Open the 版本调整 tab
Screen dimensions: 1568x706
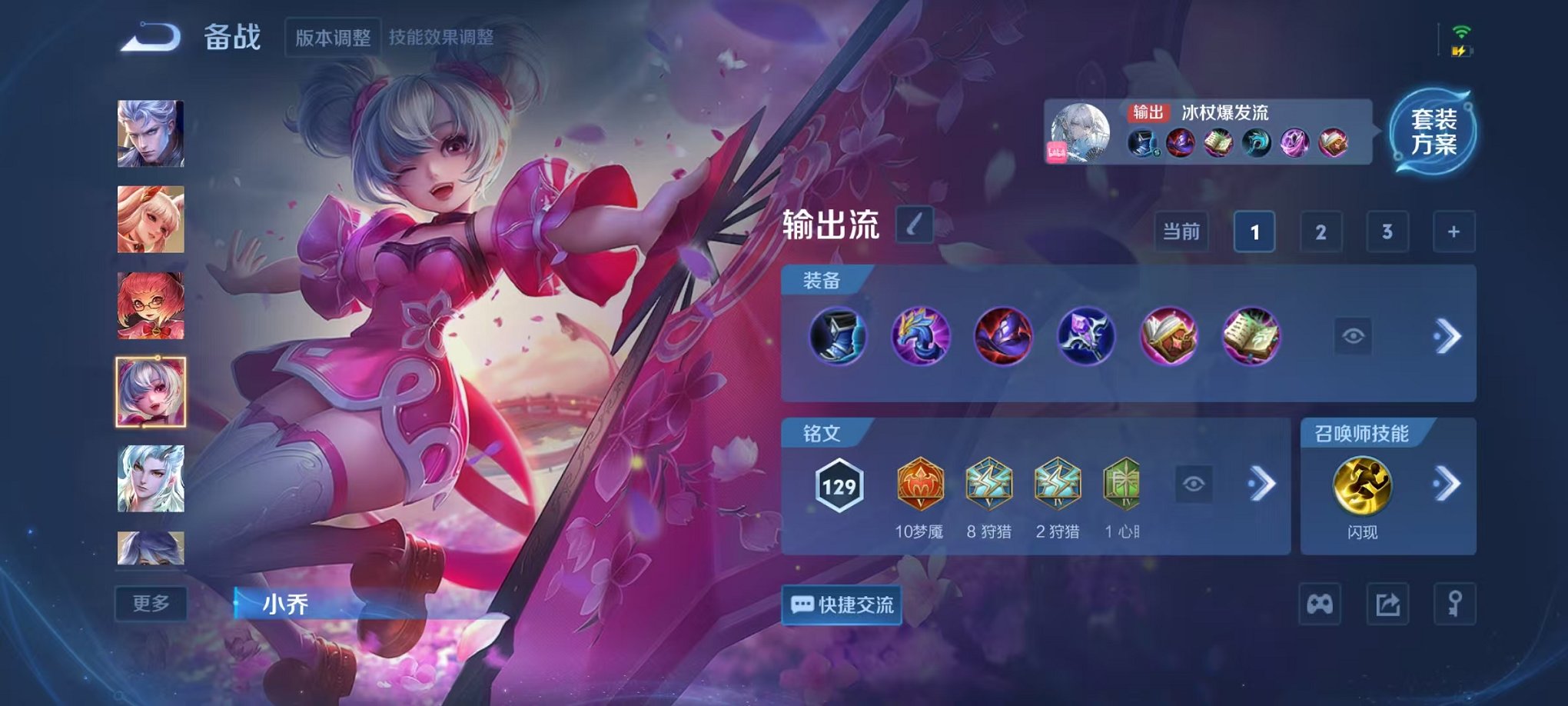pos(333,35)
